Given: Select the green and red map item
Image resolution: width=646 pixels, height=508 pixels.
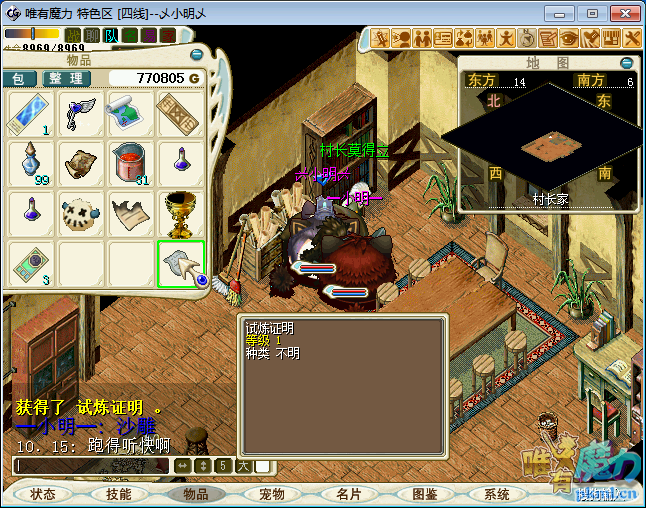Looking at the screenshot, I should click(131, 113).
